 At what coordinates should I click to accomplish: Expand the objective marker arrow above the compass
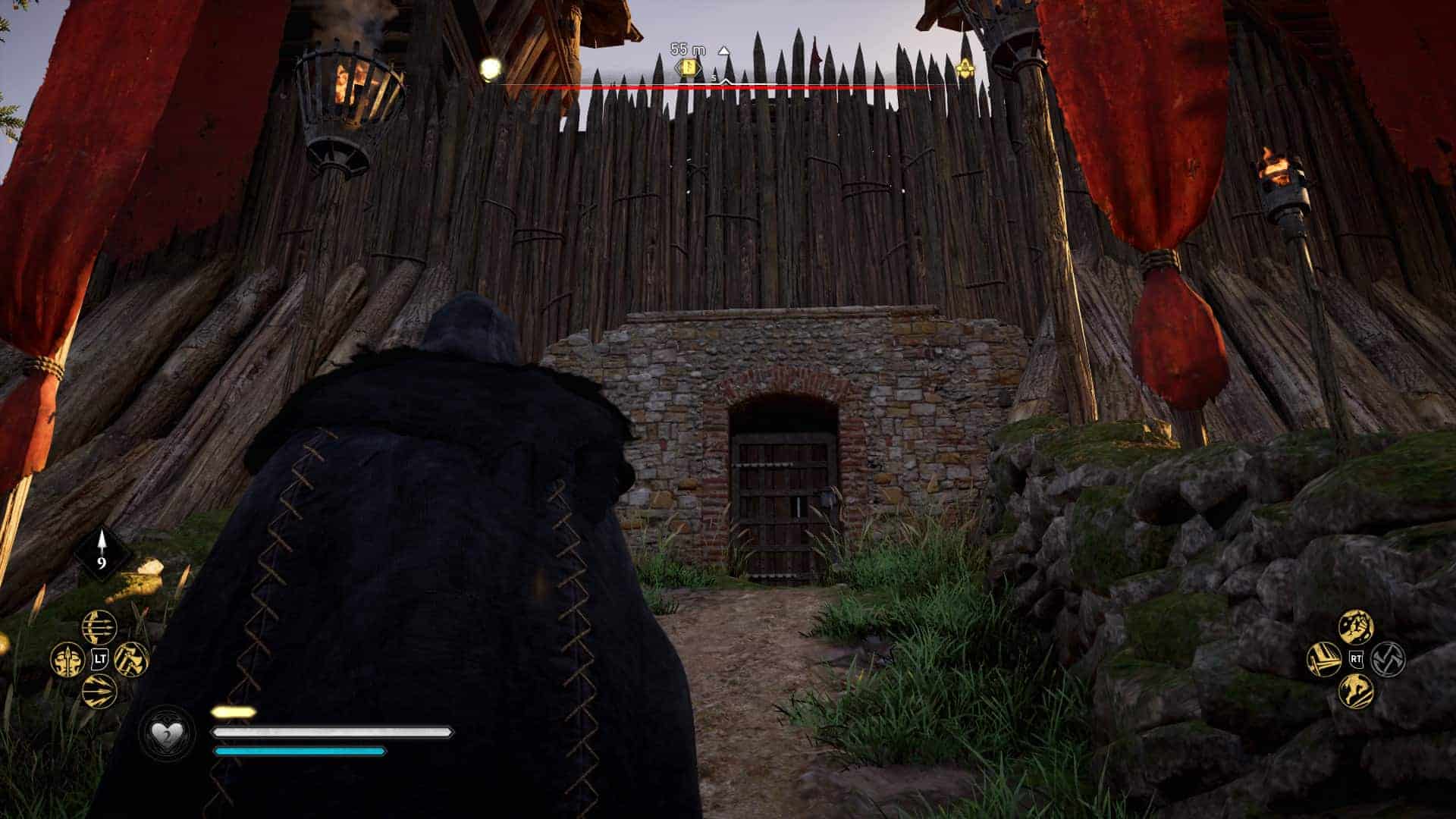[x=723, y=52]
